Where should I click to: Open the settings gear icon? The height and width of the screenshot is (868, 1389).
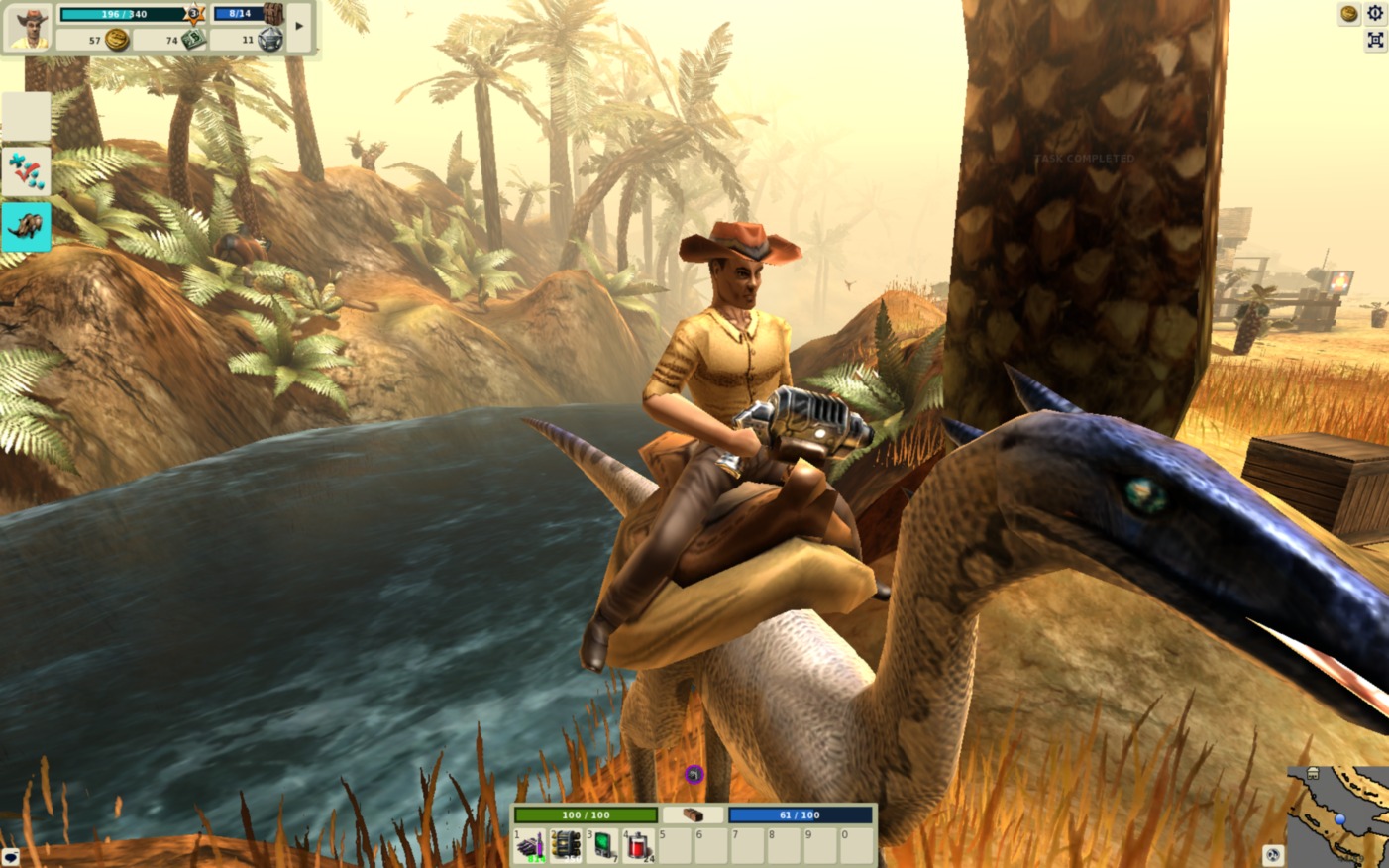1375,13
